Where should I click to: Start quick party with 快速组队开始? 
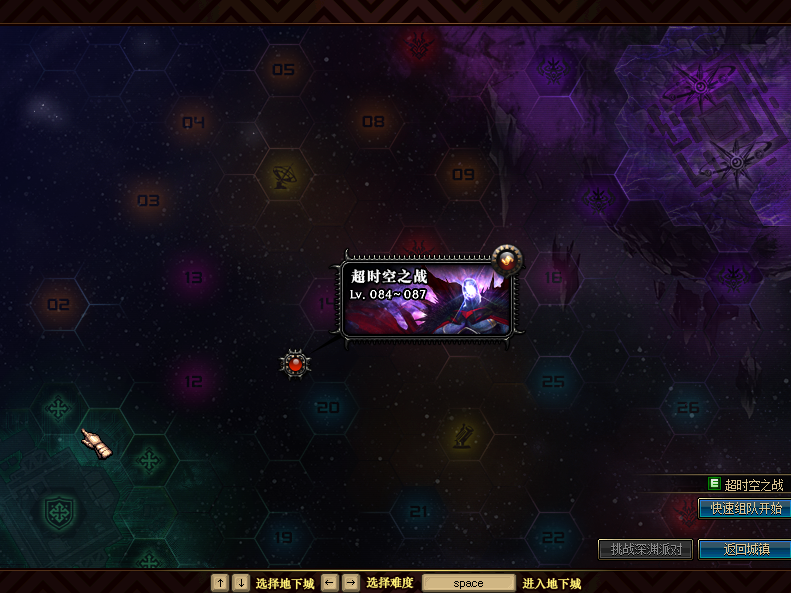(743, 509)
